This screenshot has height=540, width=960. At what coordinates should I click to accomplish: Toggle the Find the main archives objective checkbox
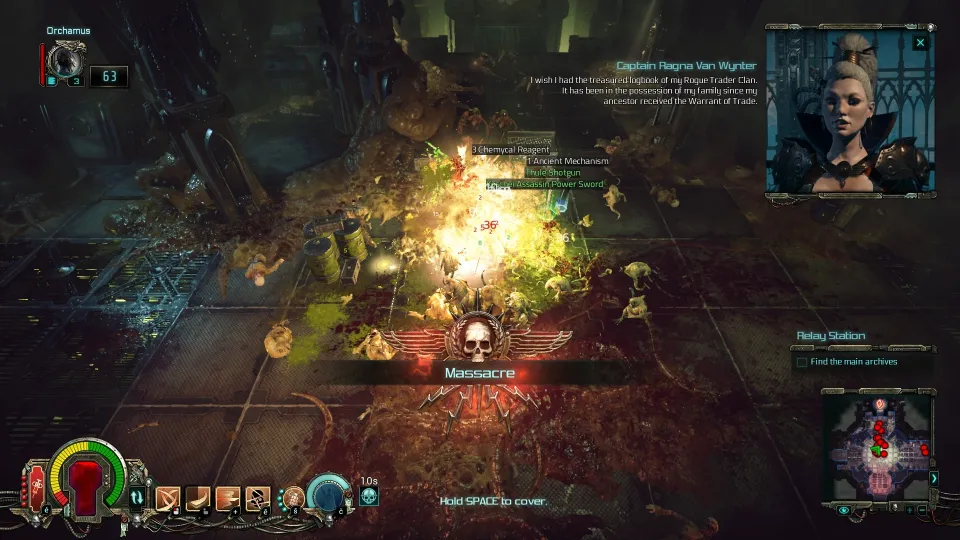coord(801,362)
